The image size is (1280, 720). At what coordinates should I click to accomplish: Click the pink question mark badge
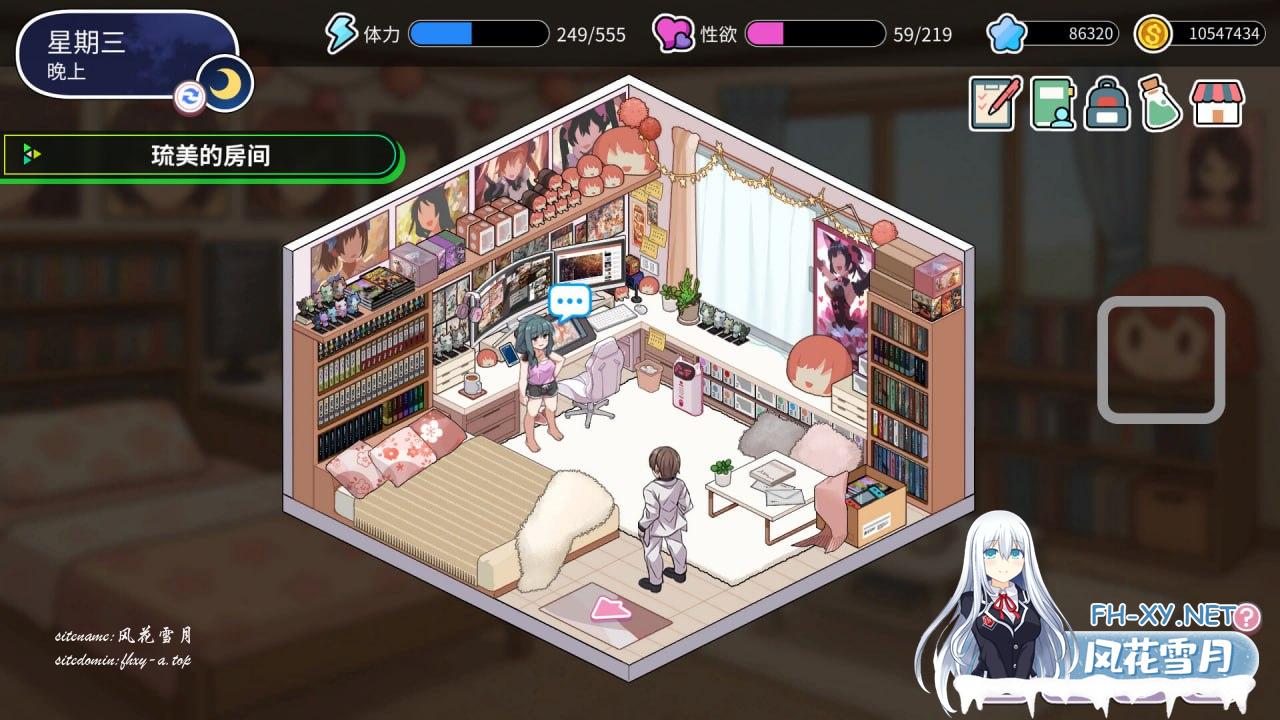[x=1247, y=616]
